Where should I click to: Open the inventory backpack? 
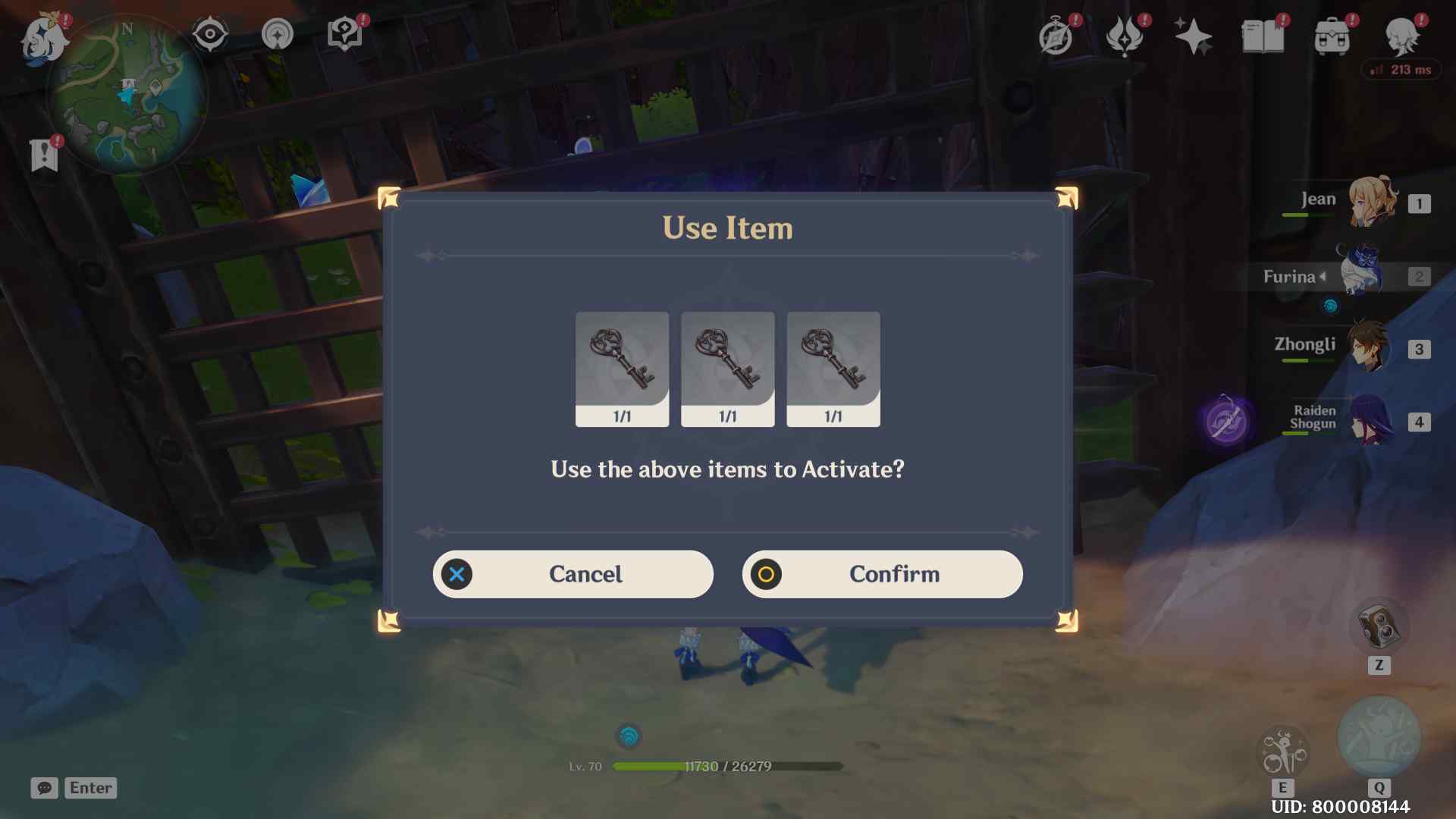[x=1332, y=36]
